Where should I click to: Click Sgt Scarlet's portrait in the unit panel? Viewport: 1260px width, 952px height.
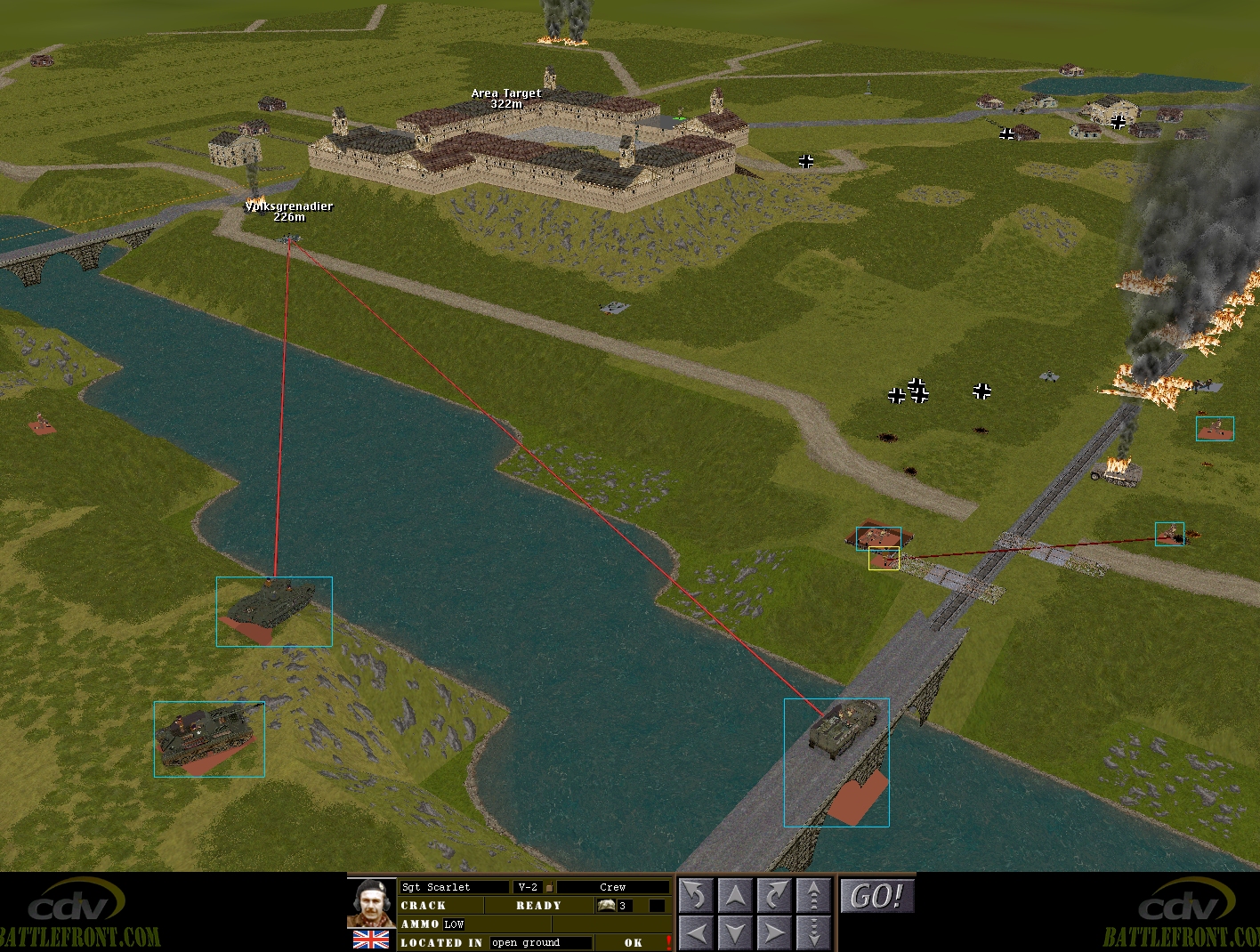tap(371, 903)
